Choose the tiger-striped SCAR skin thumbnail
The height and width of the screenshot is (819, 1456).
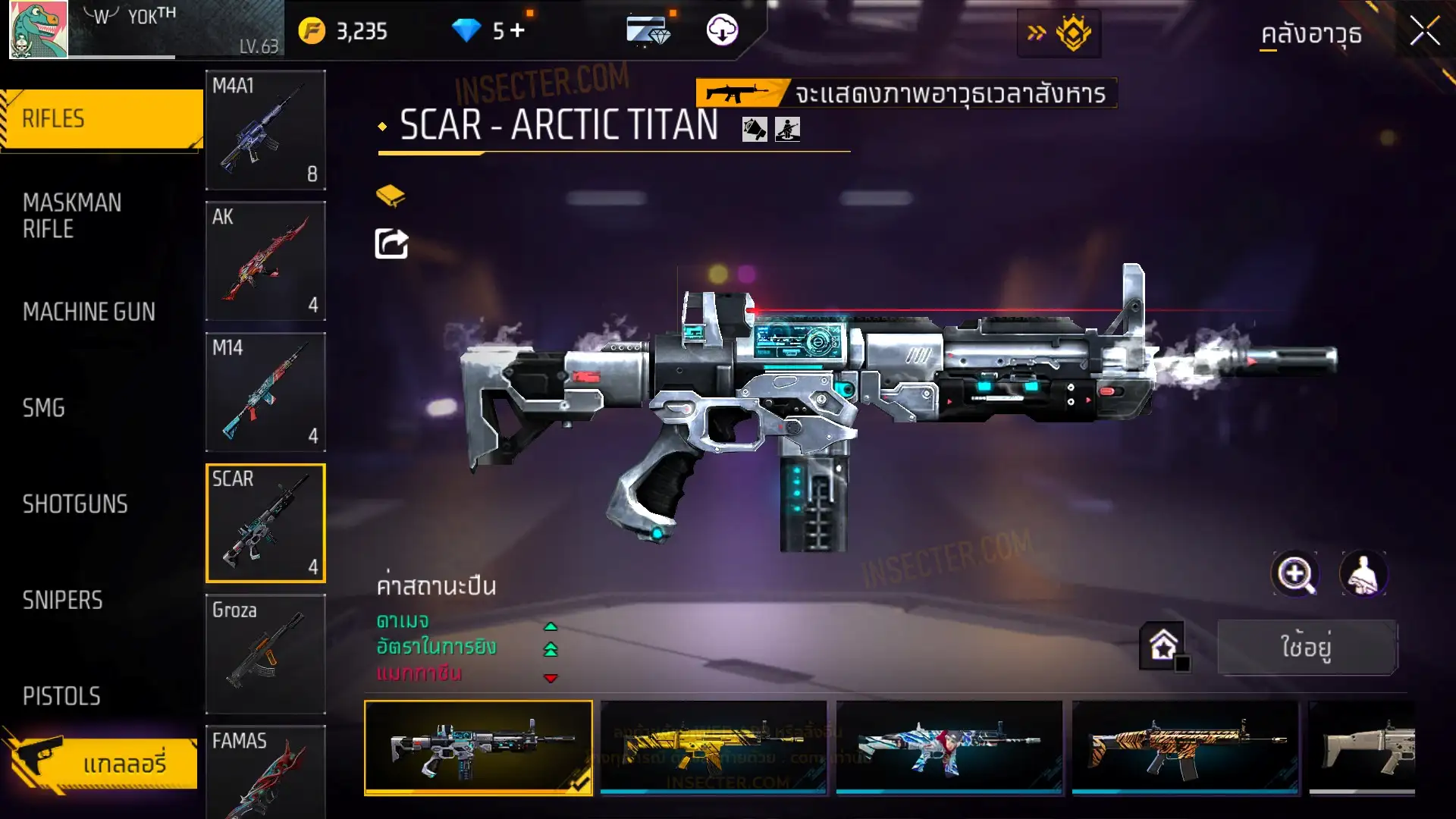click(1185, 747)
